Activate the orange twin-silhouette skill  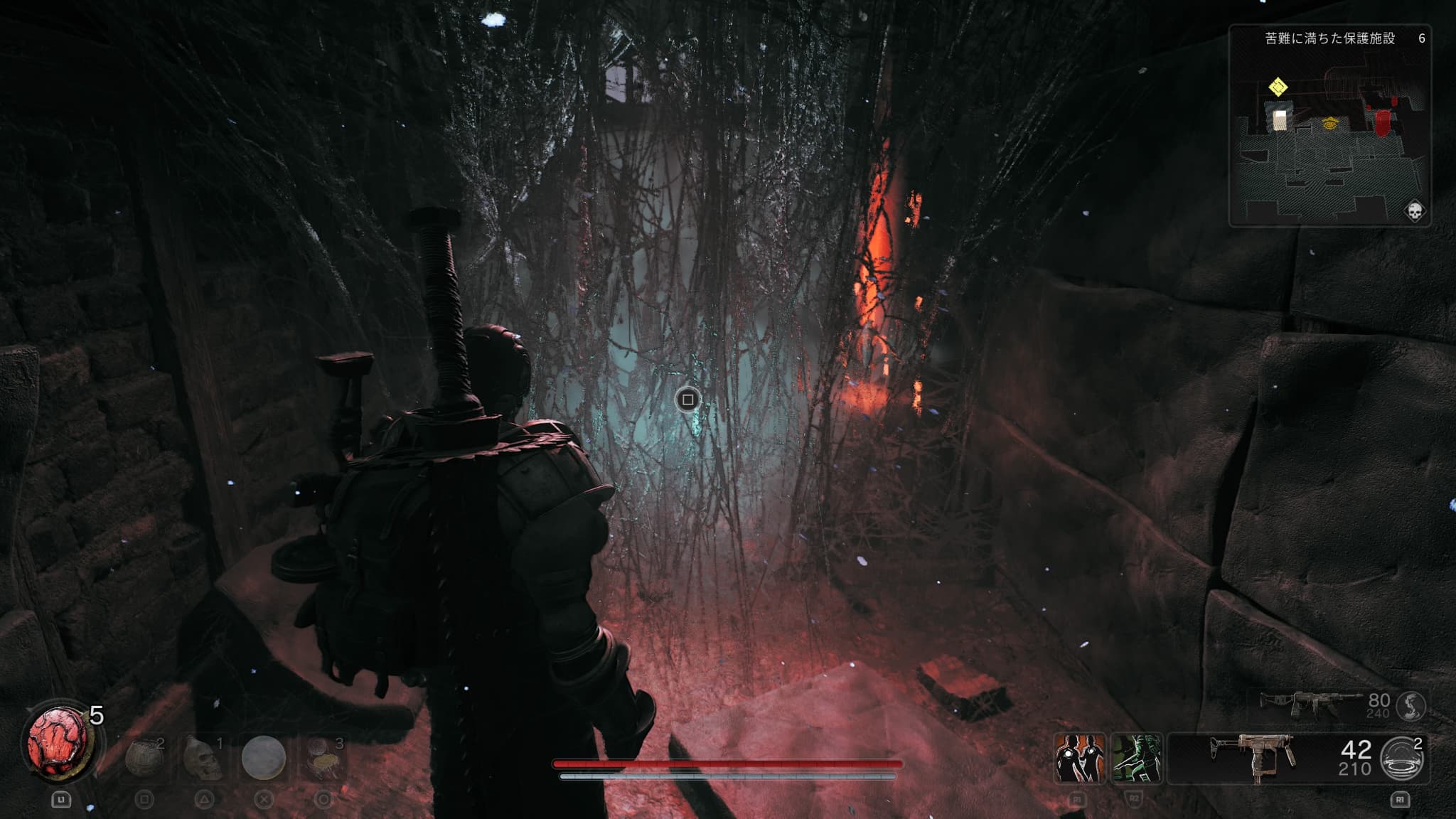click(1078, 758)
